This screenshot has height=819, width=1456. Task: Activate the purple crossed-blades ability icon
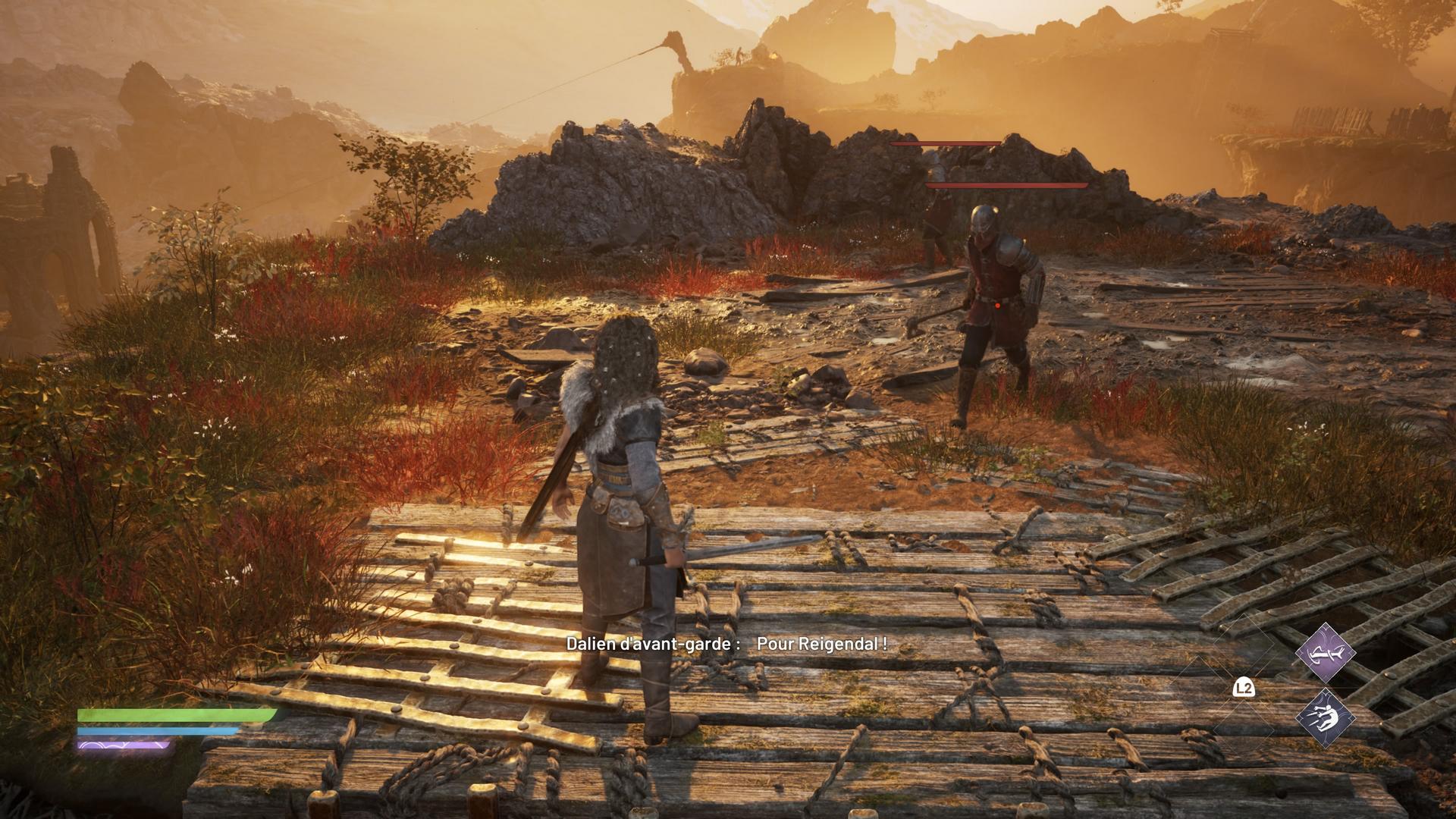tap(1324, 652)
